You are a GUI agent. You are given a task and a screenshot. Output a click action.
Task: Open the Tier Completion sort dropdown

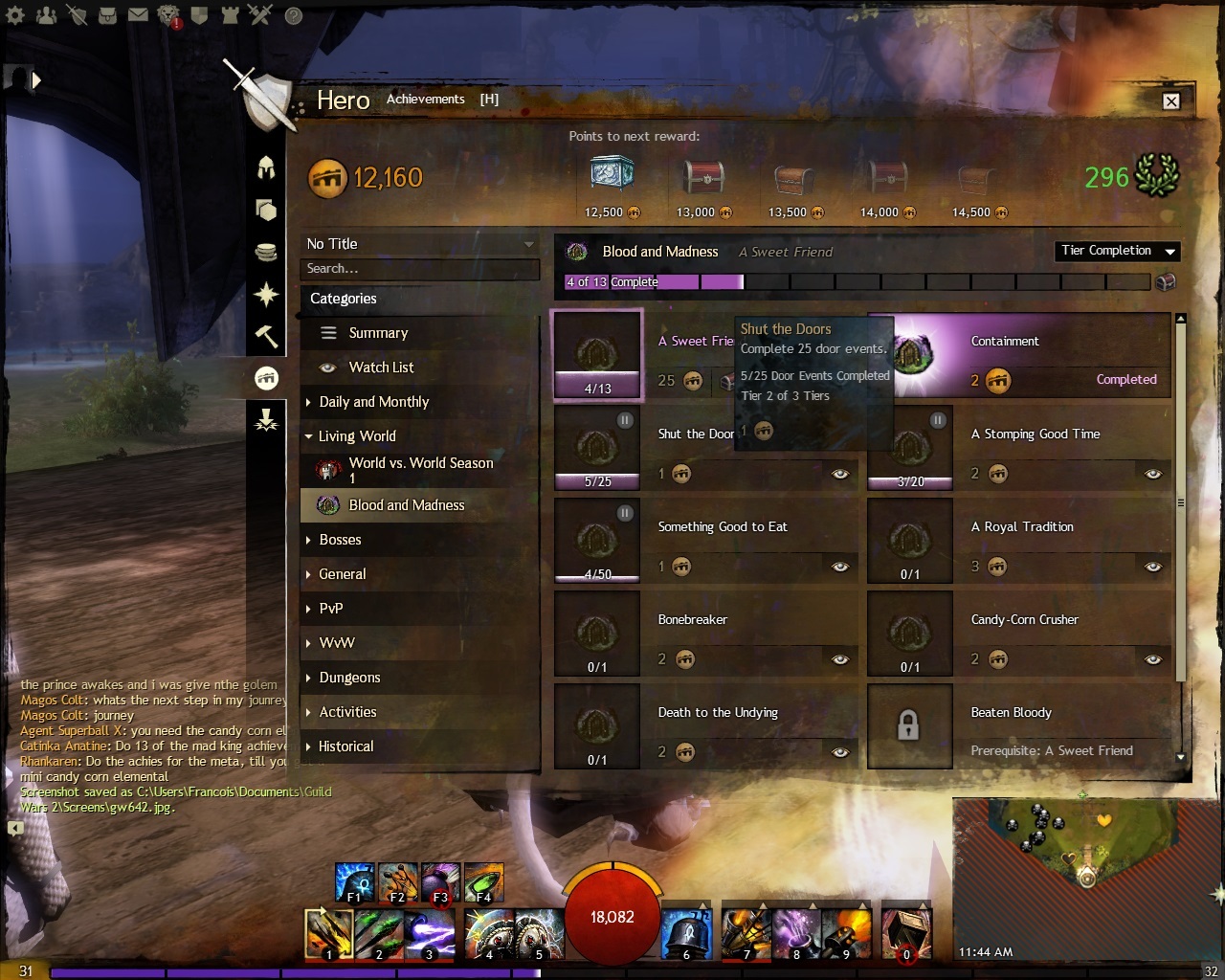pos(1117,251)
